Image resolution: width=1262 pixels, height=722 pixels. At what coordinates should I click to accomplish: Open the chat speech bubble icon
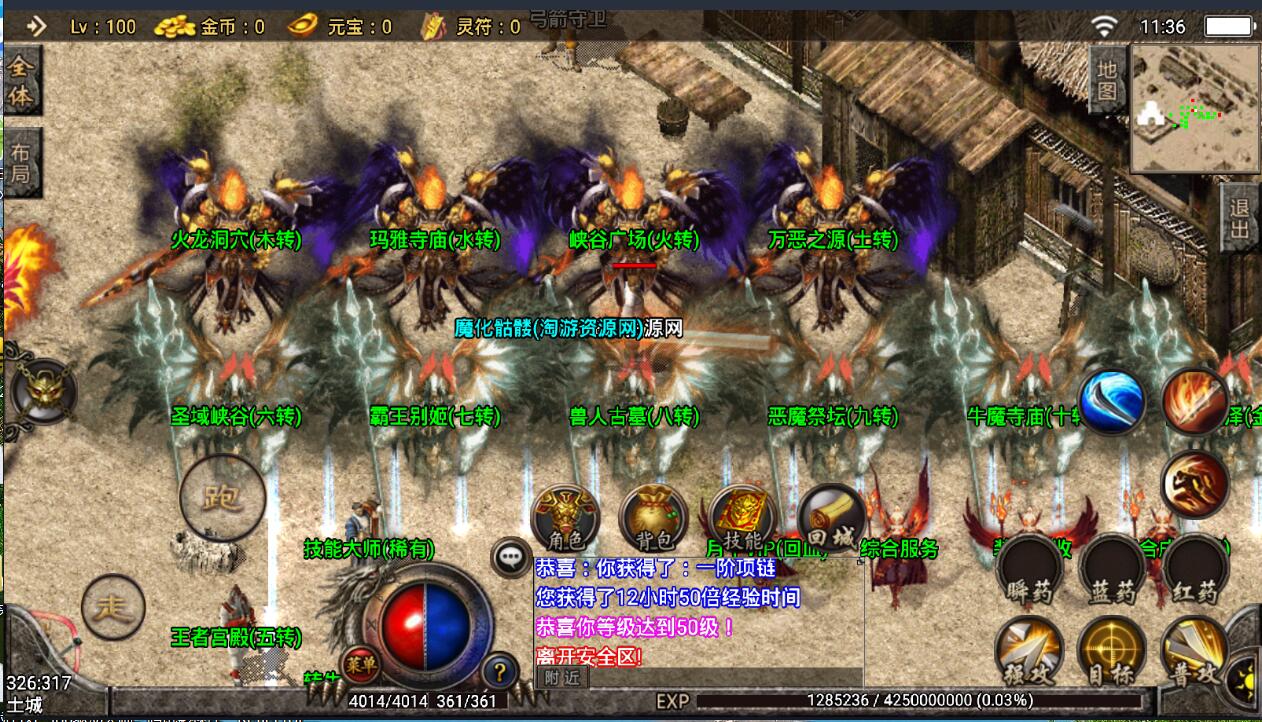(512, 556)
